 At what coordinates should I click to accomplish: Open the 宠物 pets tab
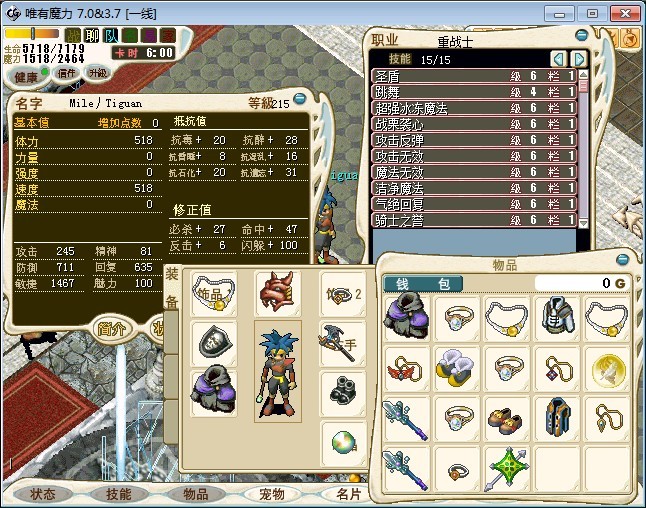point(271,494)
